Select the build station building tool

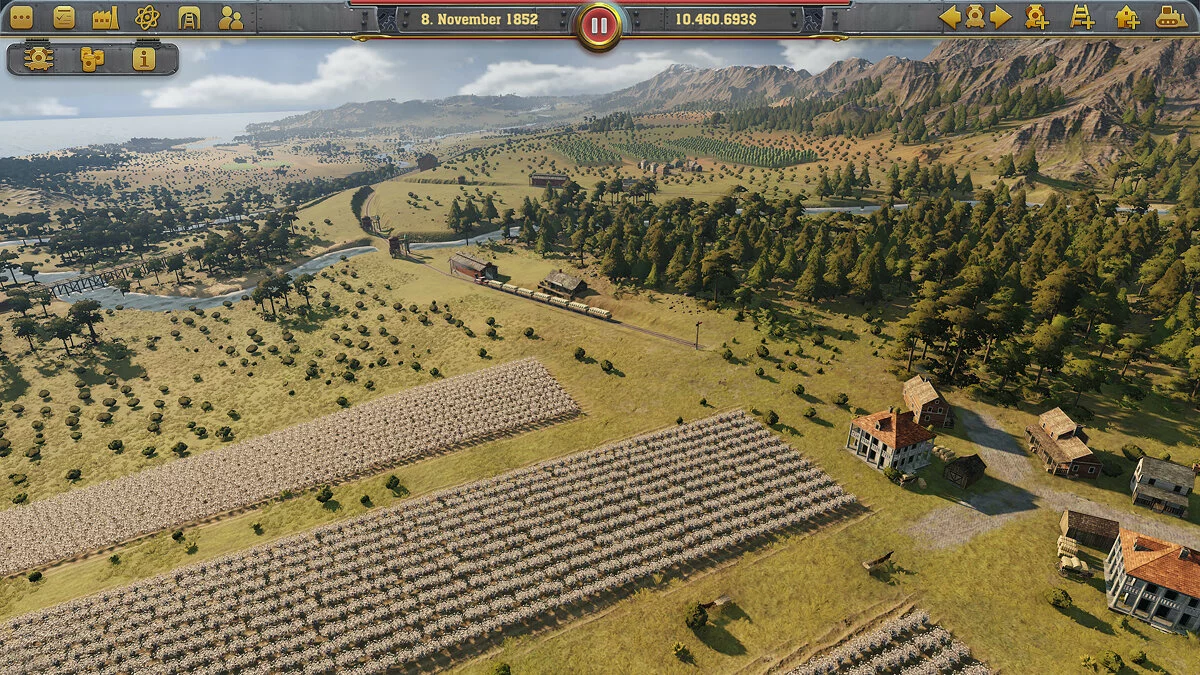tap(1127, 17)
